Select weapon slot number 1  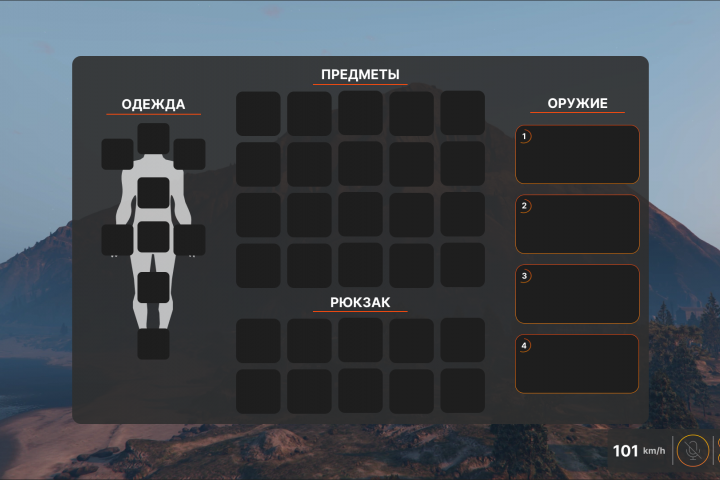[x=577, y=154]
